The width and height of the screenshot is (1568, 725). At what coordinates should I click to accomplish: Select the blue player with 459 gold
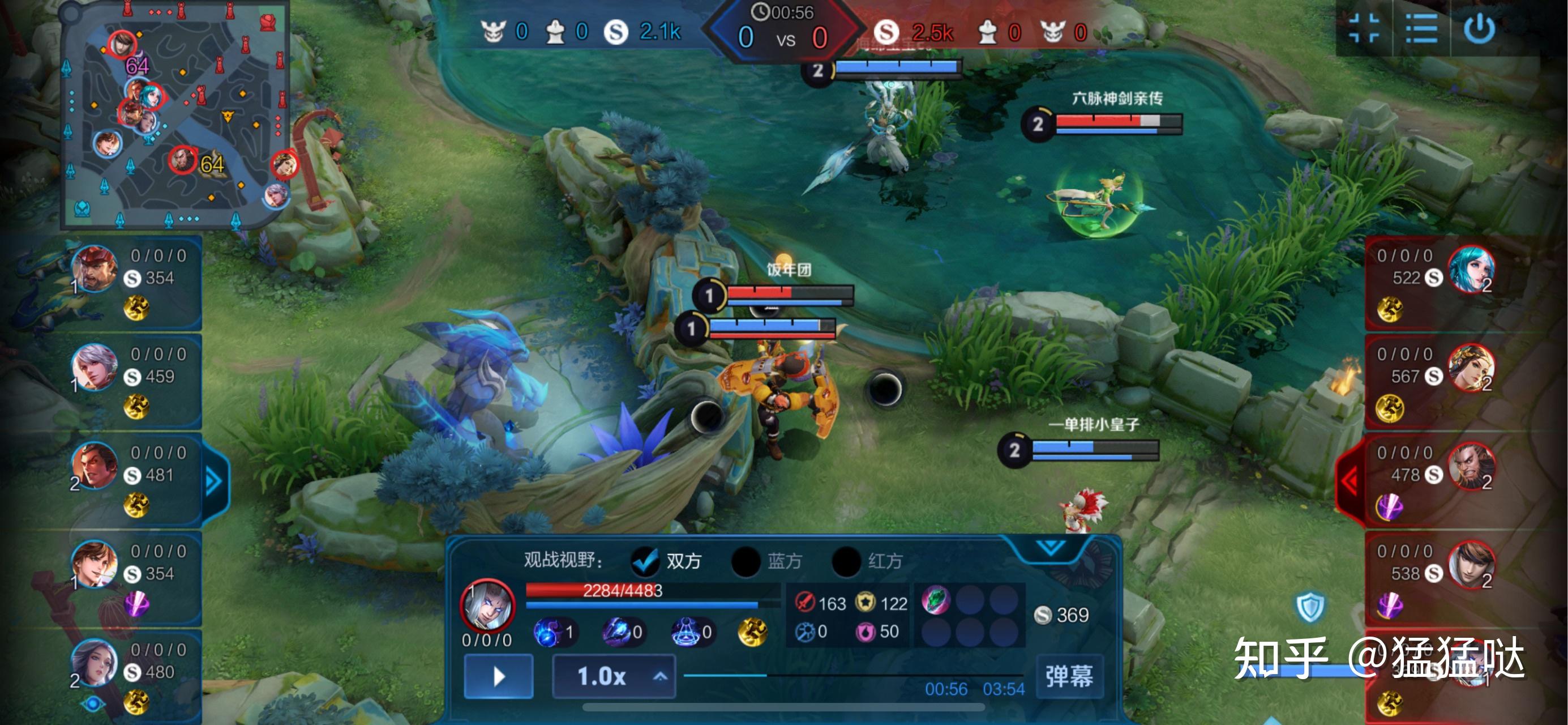click(96, 368)
